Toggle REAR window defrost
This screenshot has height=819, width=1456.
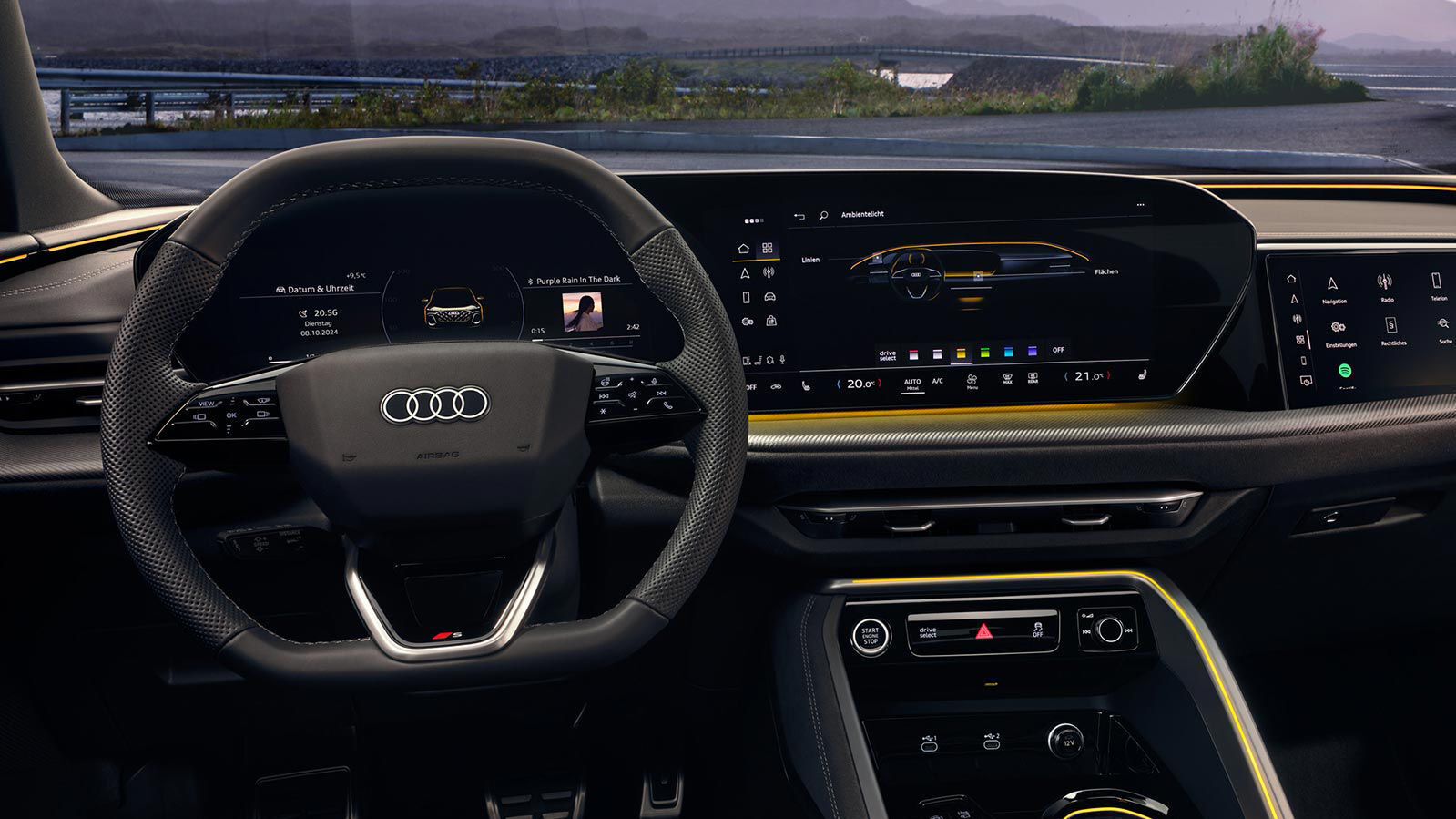coord(1033,378)
